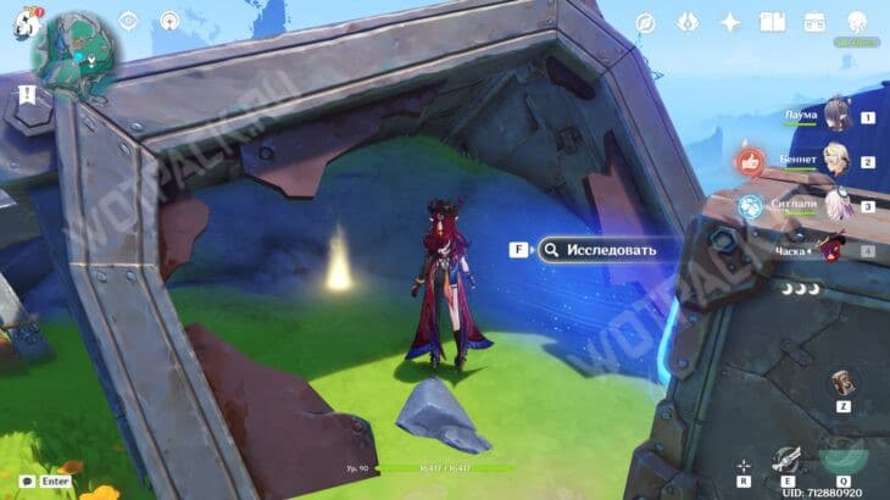Open the quest tracker exclamation icon
The height and width of the screenshot is (500, 890).
click(27, 94)
